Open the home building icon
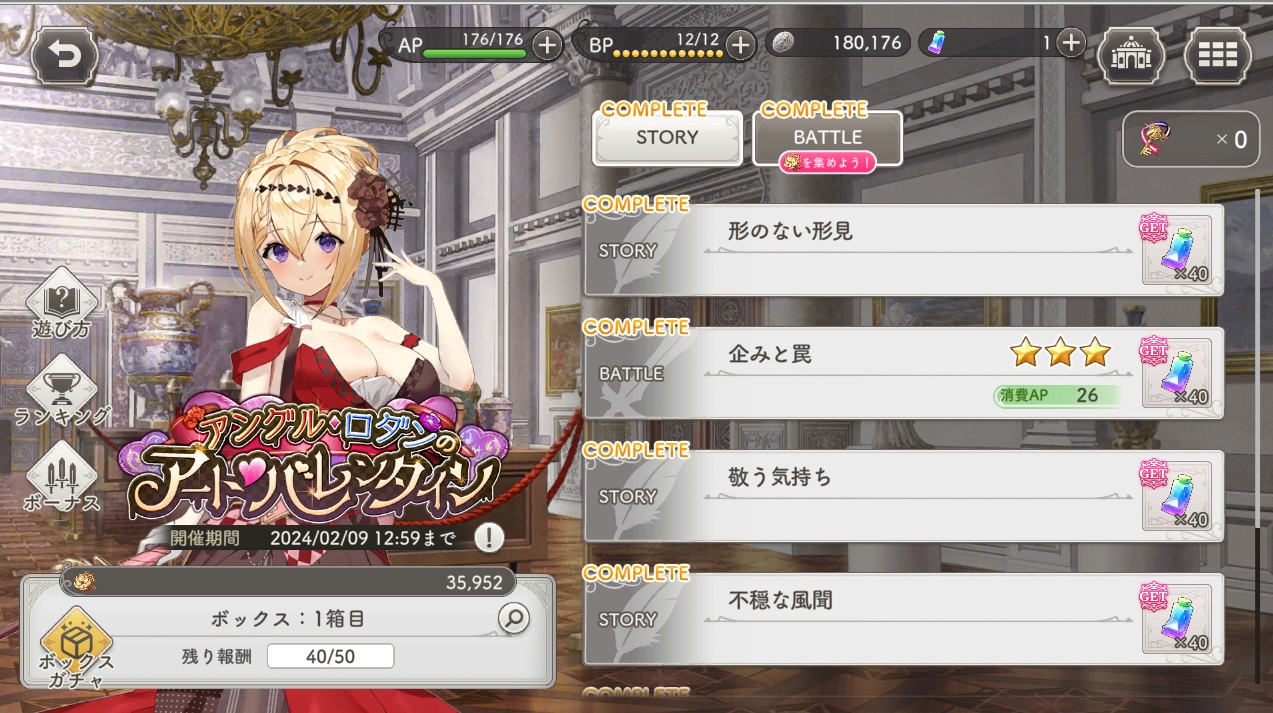Viewport: 1273px width, 713px height. [x=1131, y=55]
